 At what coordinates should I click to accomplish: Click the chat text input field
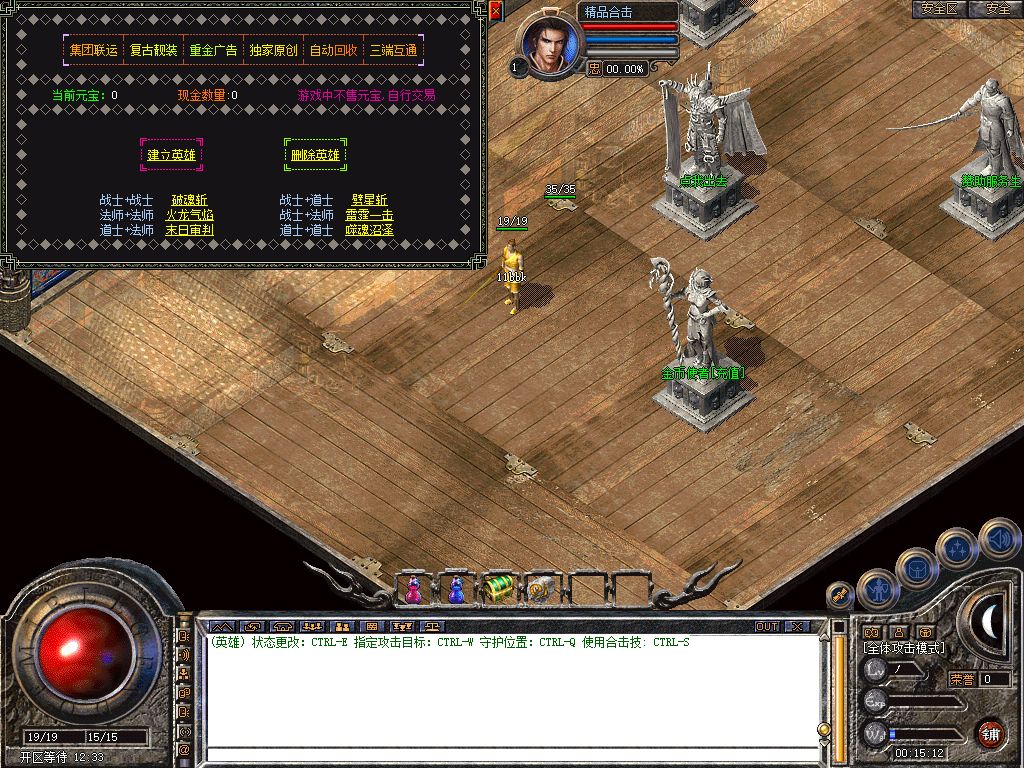tap(510, 754)
